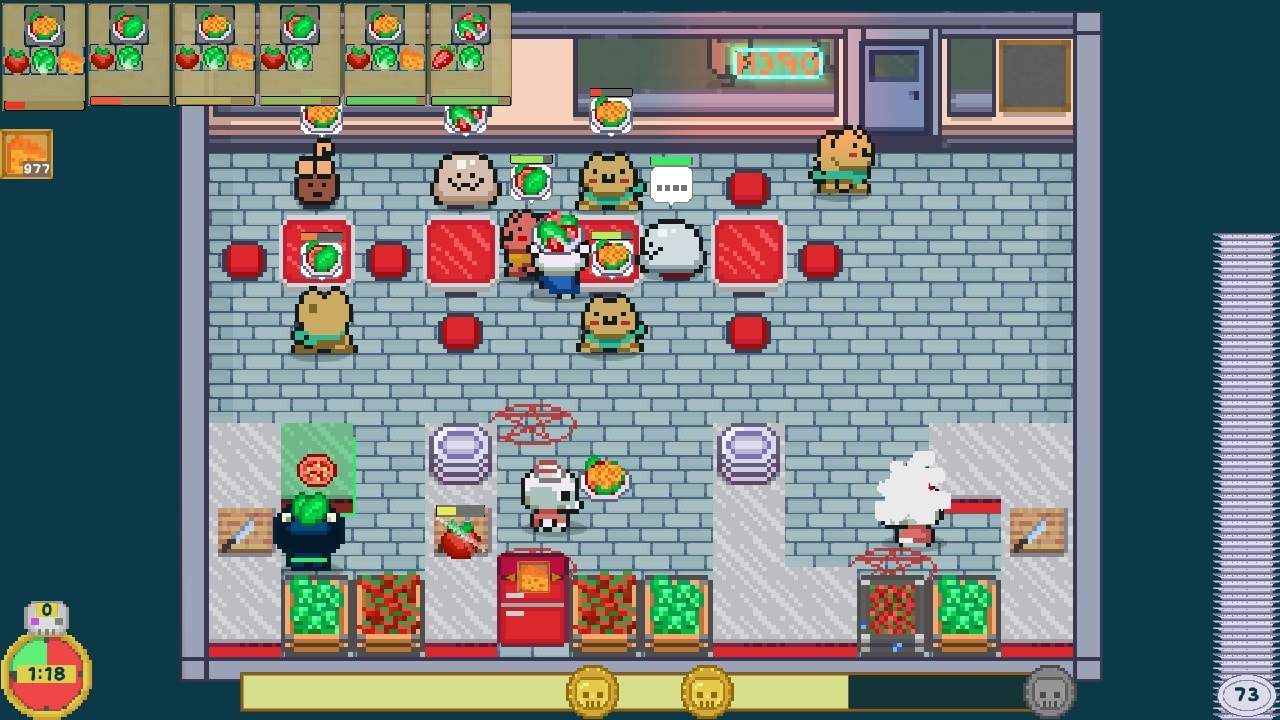Select the pie dish on the first order ticket
Image resolution: width=1280 pixels, height=720 pixels.
click(x=43, y=26)
